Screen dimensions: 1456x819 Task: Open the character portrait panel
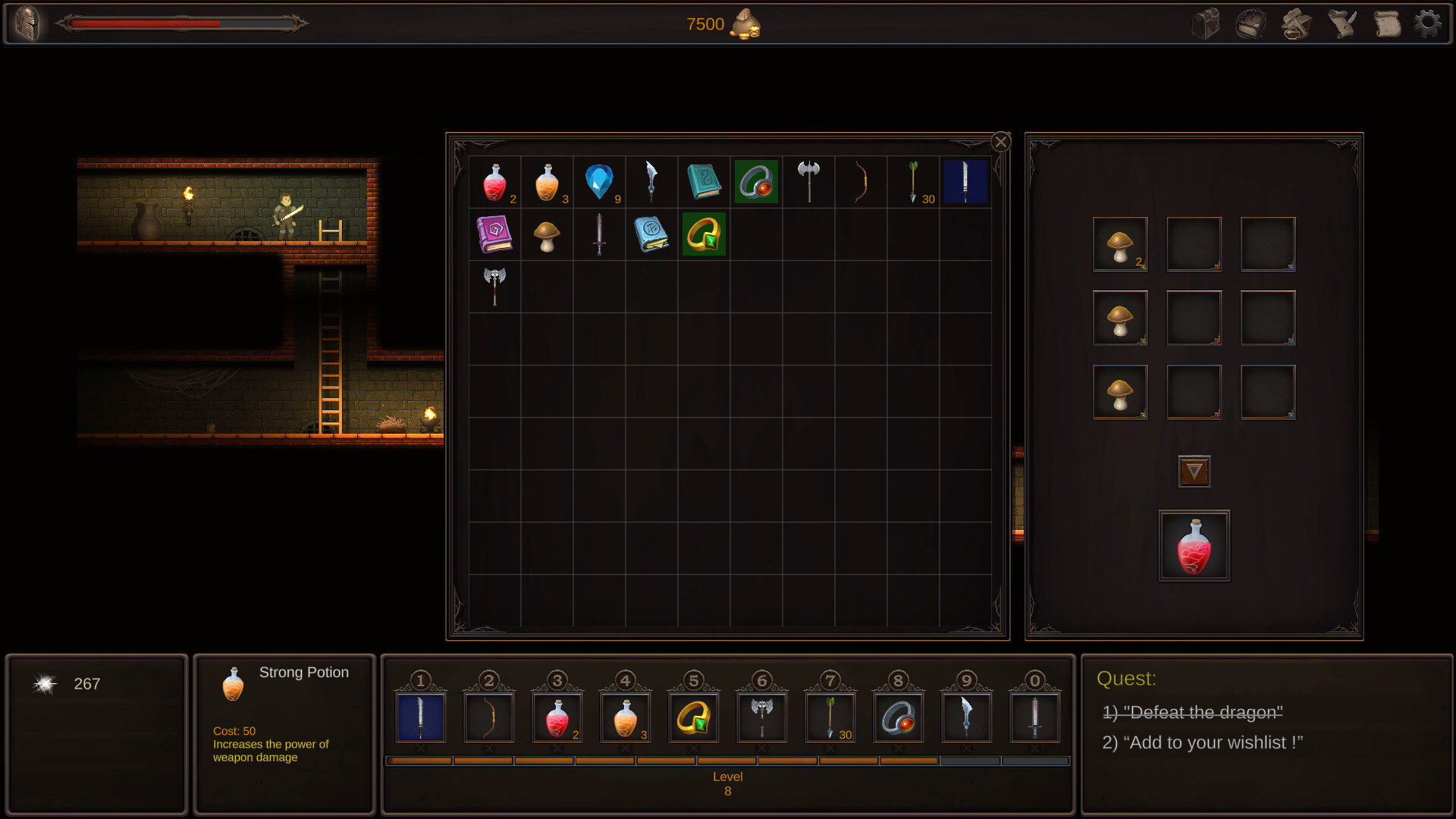coord(28,23)
